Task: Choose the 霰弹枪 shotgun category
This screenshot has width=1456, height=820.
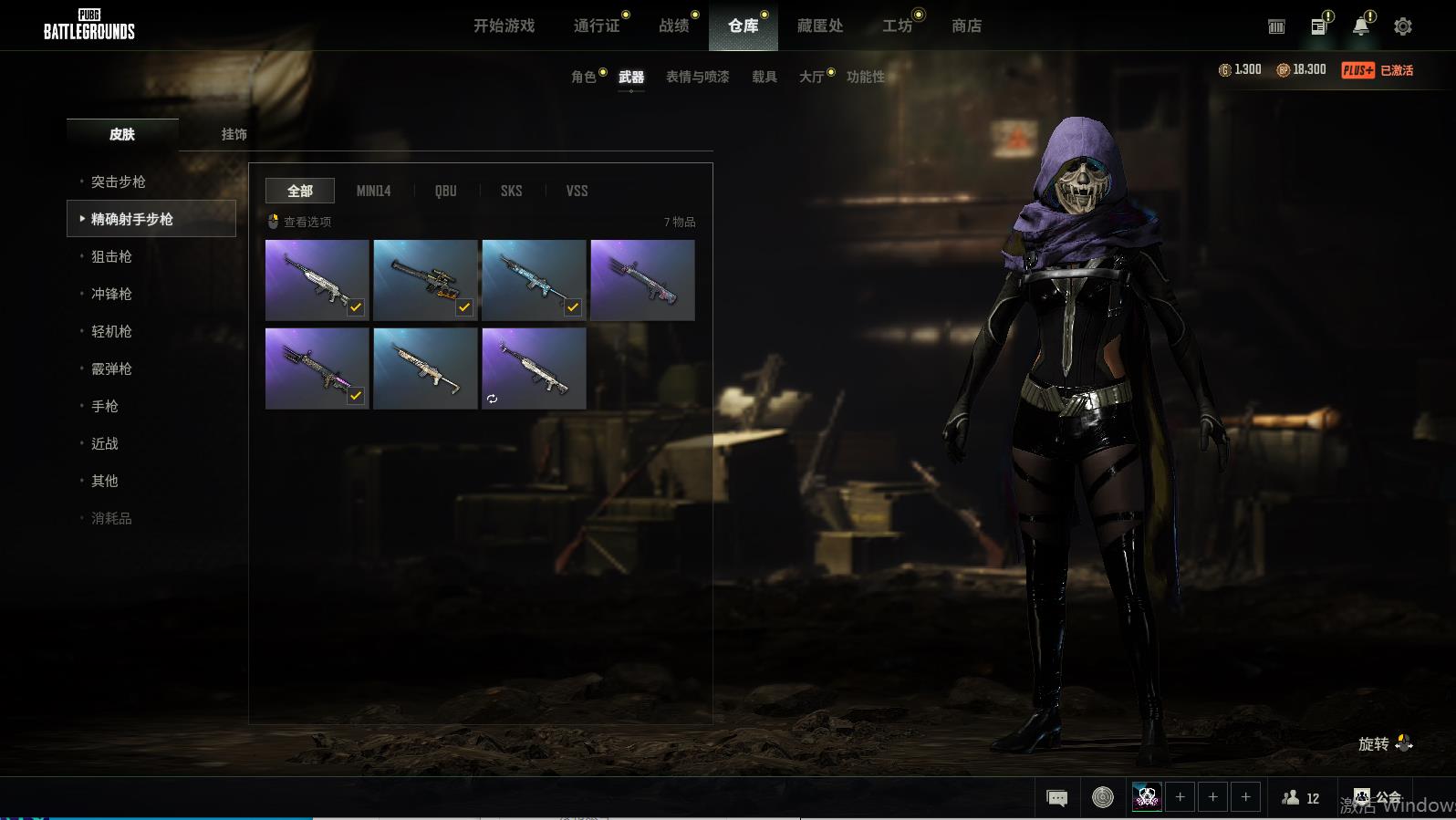Action: click(x=111, y=368)
